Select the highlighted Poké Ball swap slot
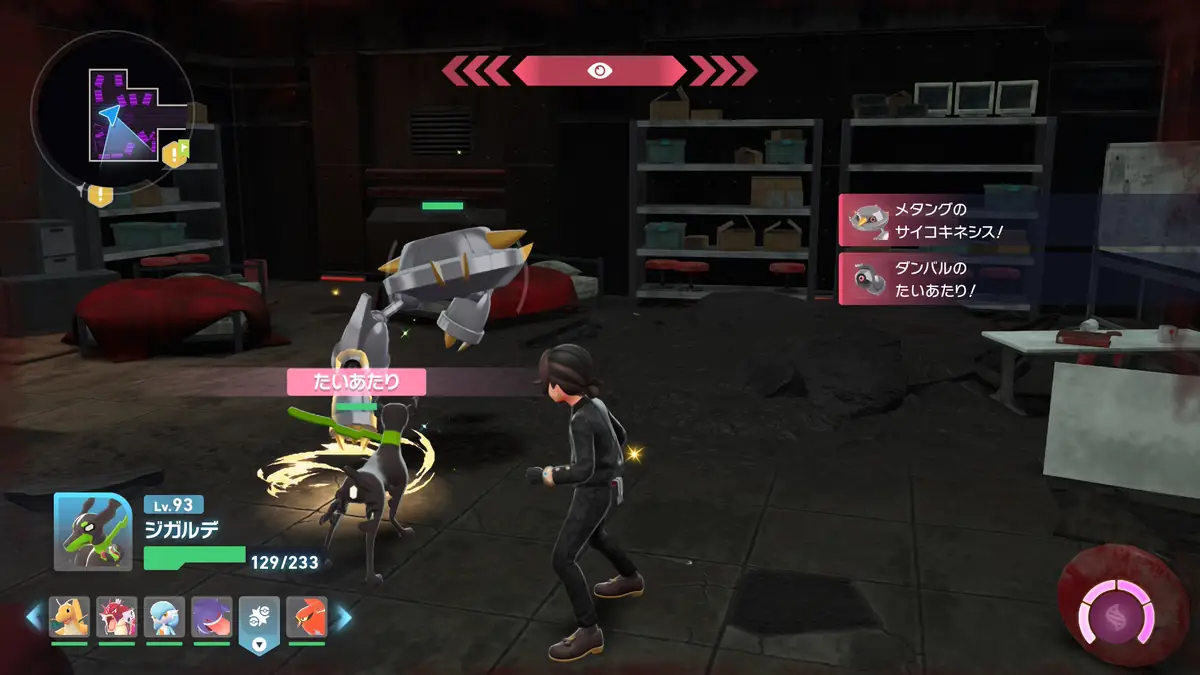 pyautogui.click(x=258, y=622)
